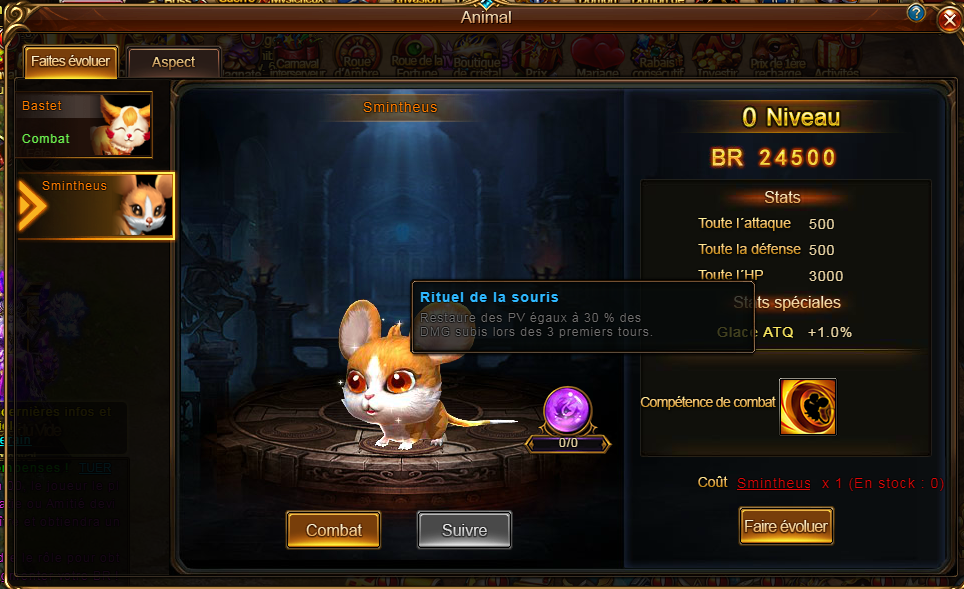Open the Aspect tab
964x589 pixels.
tap(174, 62)
